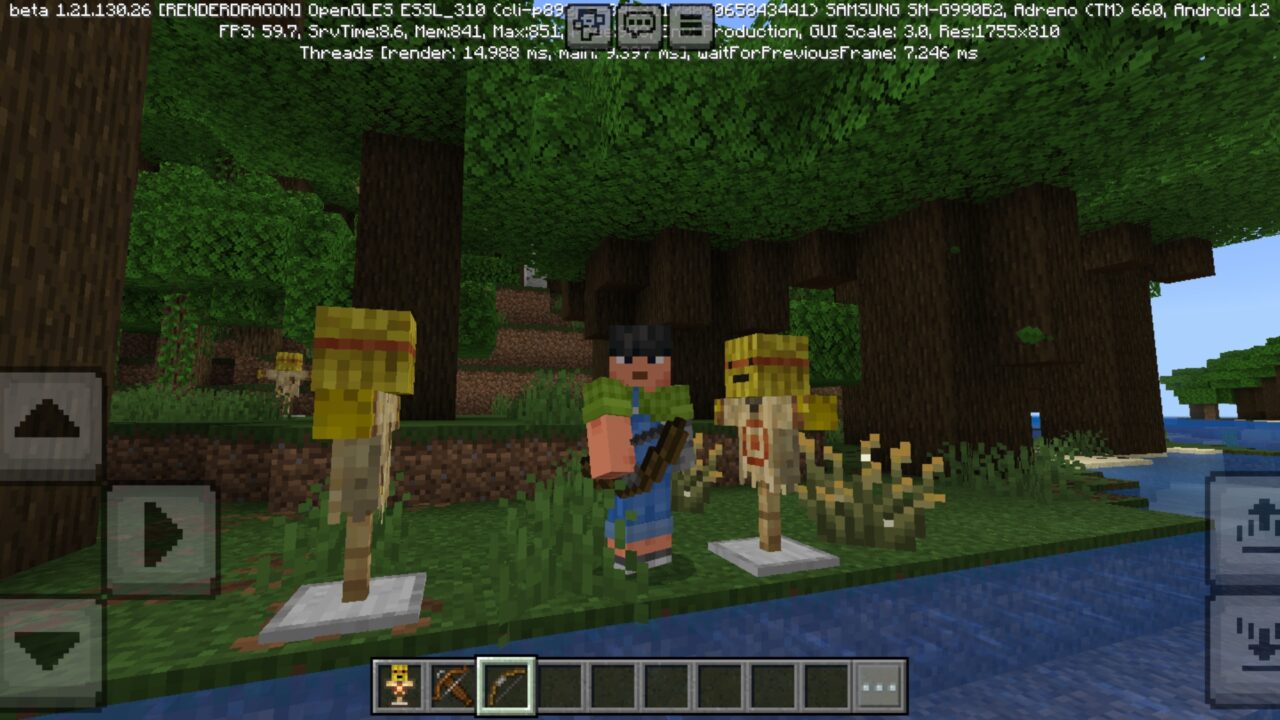1280x720 pixels.
Task: Open the emote wheel
Action: [x=588, y=22]
